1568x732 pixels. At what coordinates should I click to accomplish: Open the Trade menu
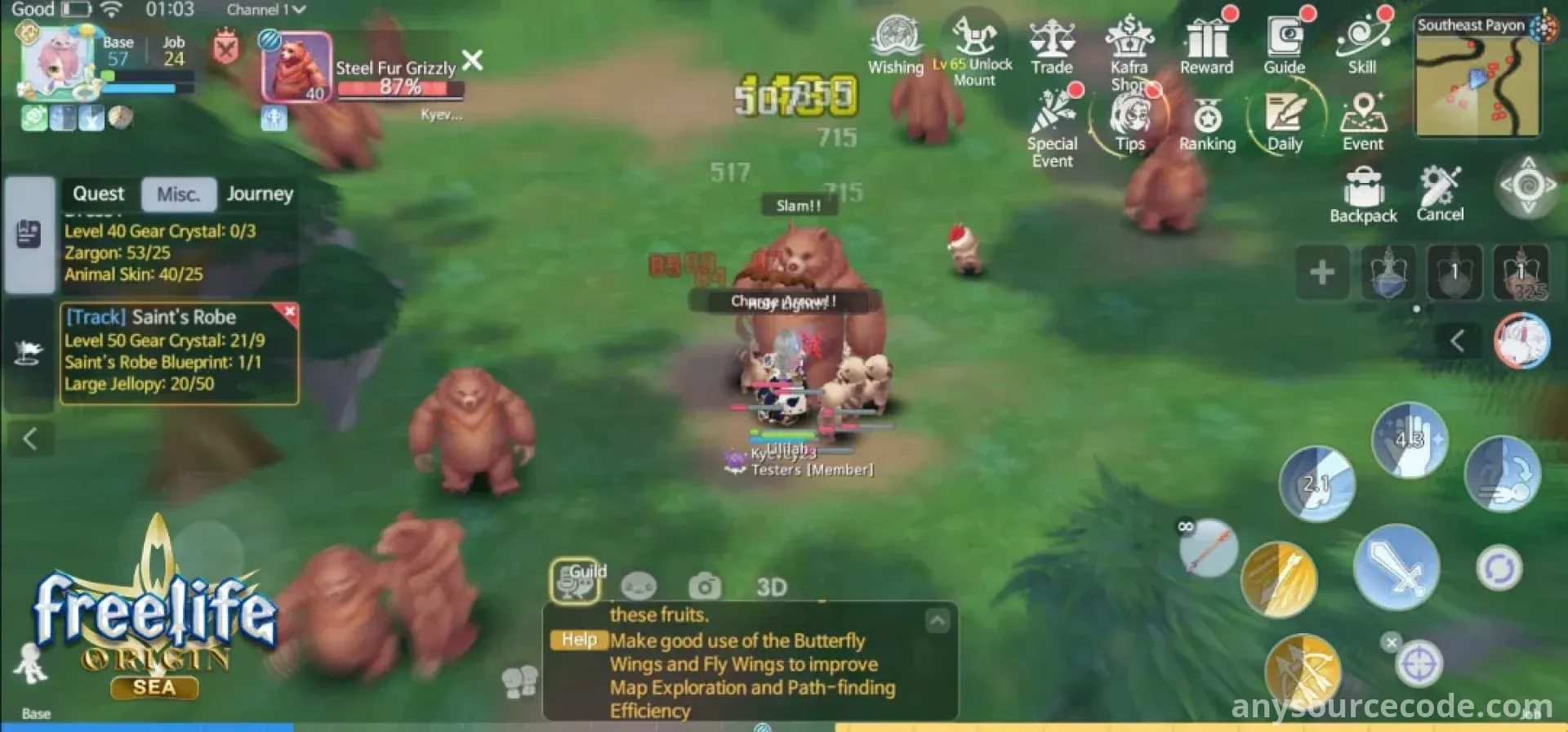pos(1051,46)
